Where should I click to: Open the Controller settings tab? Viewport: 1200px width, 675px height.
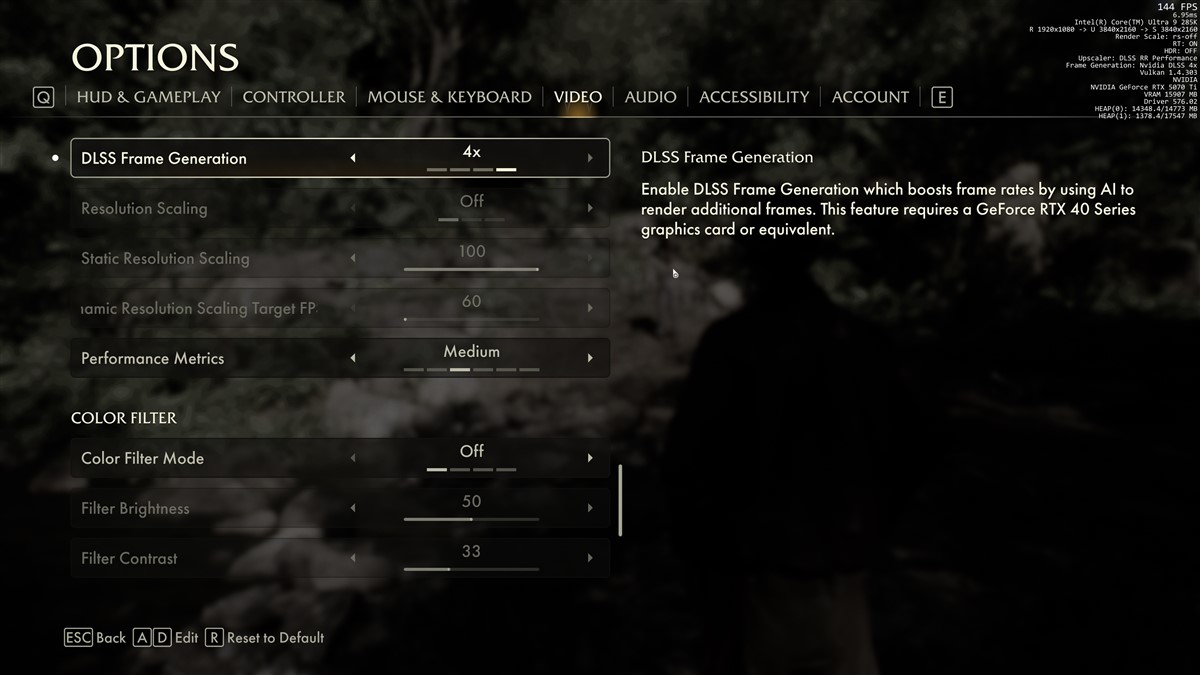pyautogui.click(x=293, y=97)
